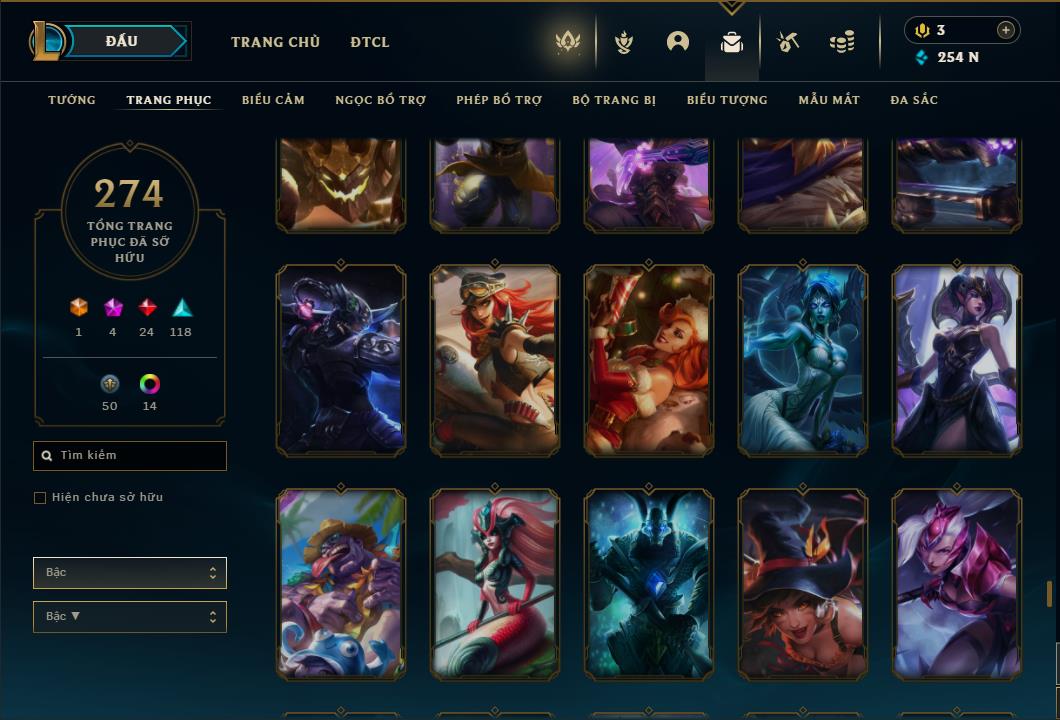Switch to PHÉP BỔ TRỢ tab
Screen dimensions: 1060x720
tap(499, 100)
